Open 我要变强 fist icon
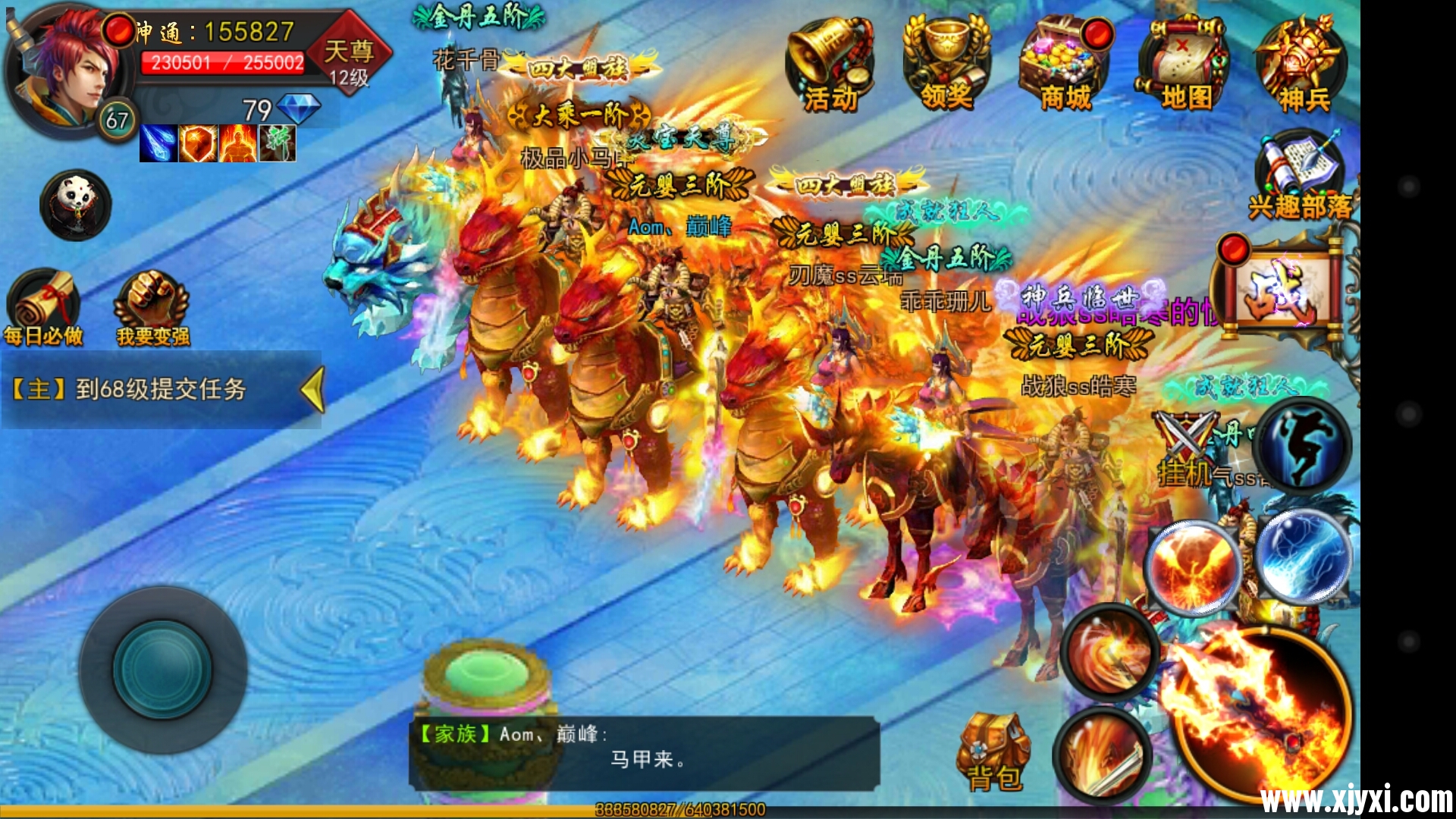 tap(152, 307)
